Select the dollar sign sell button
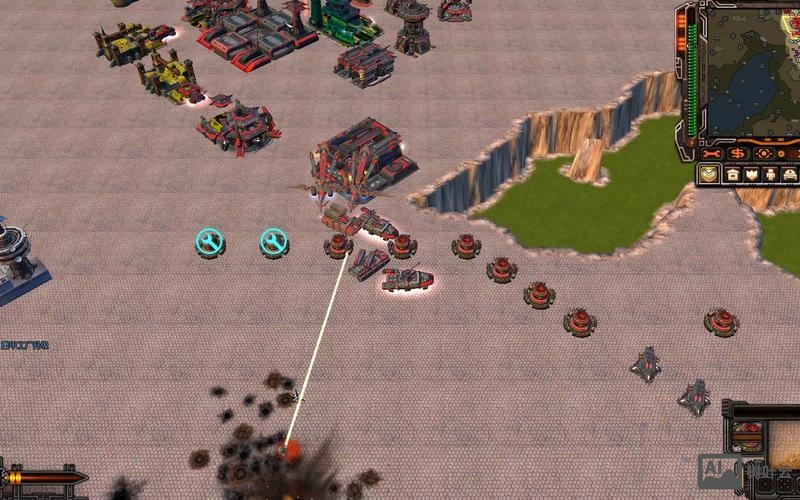This screenshot has height=500, width=800. [738, 154]
